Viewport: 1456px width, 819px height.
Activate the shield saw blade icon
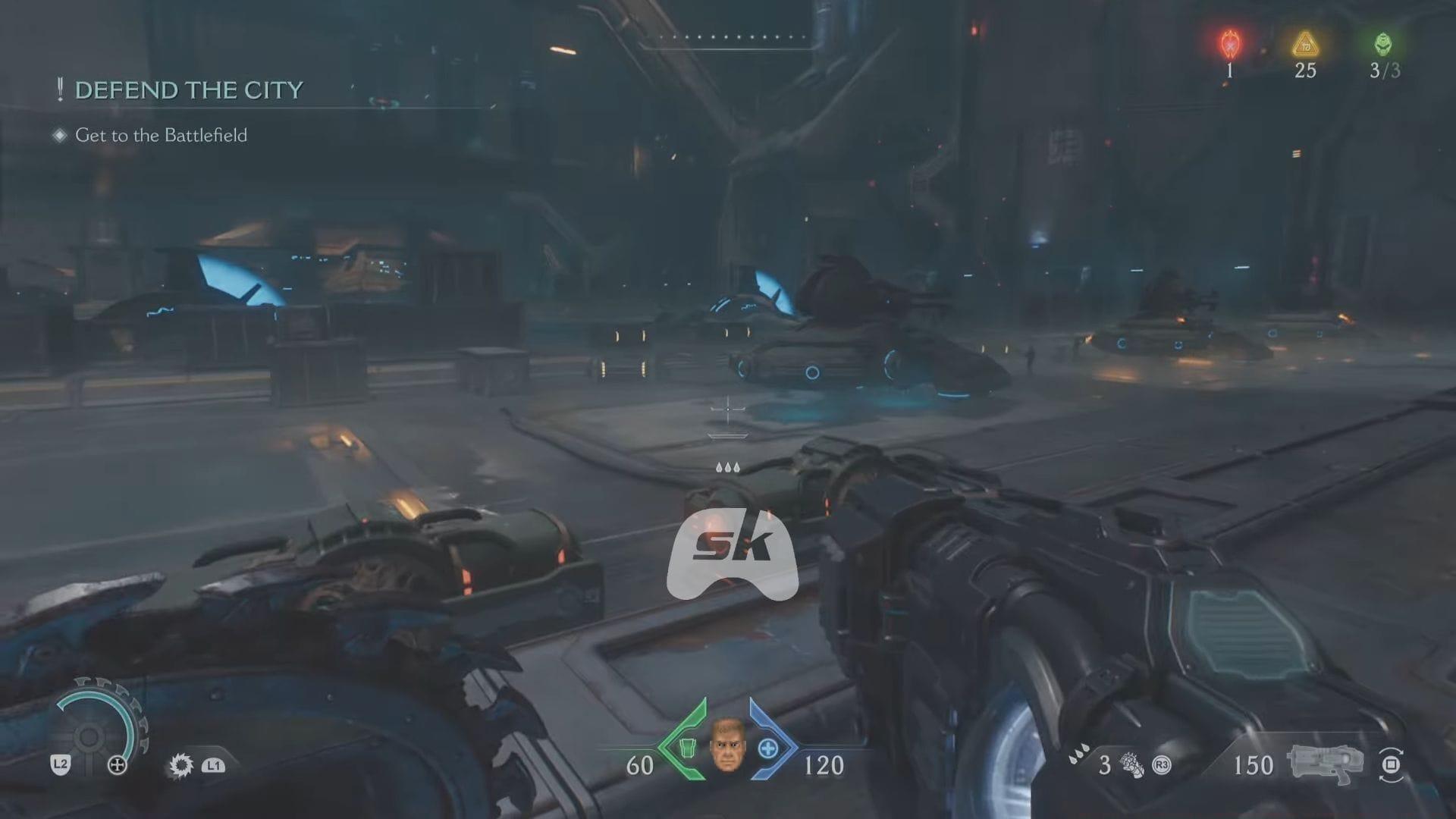point(181,765)
